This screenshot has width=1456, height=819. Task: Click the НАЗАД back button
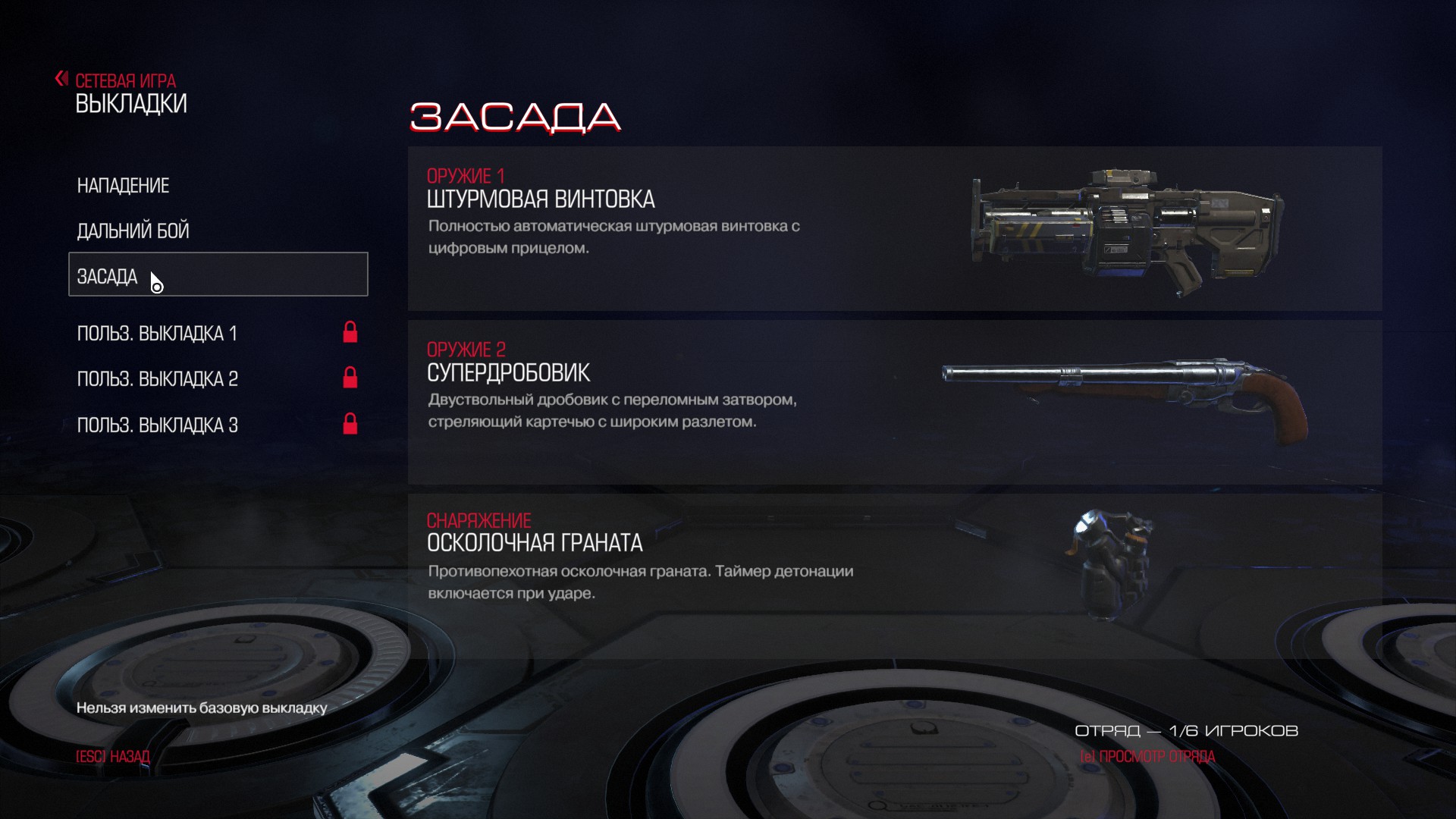tap(113, 757)
